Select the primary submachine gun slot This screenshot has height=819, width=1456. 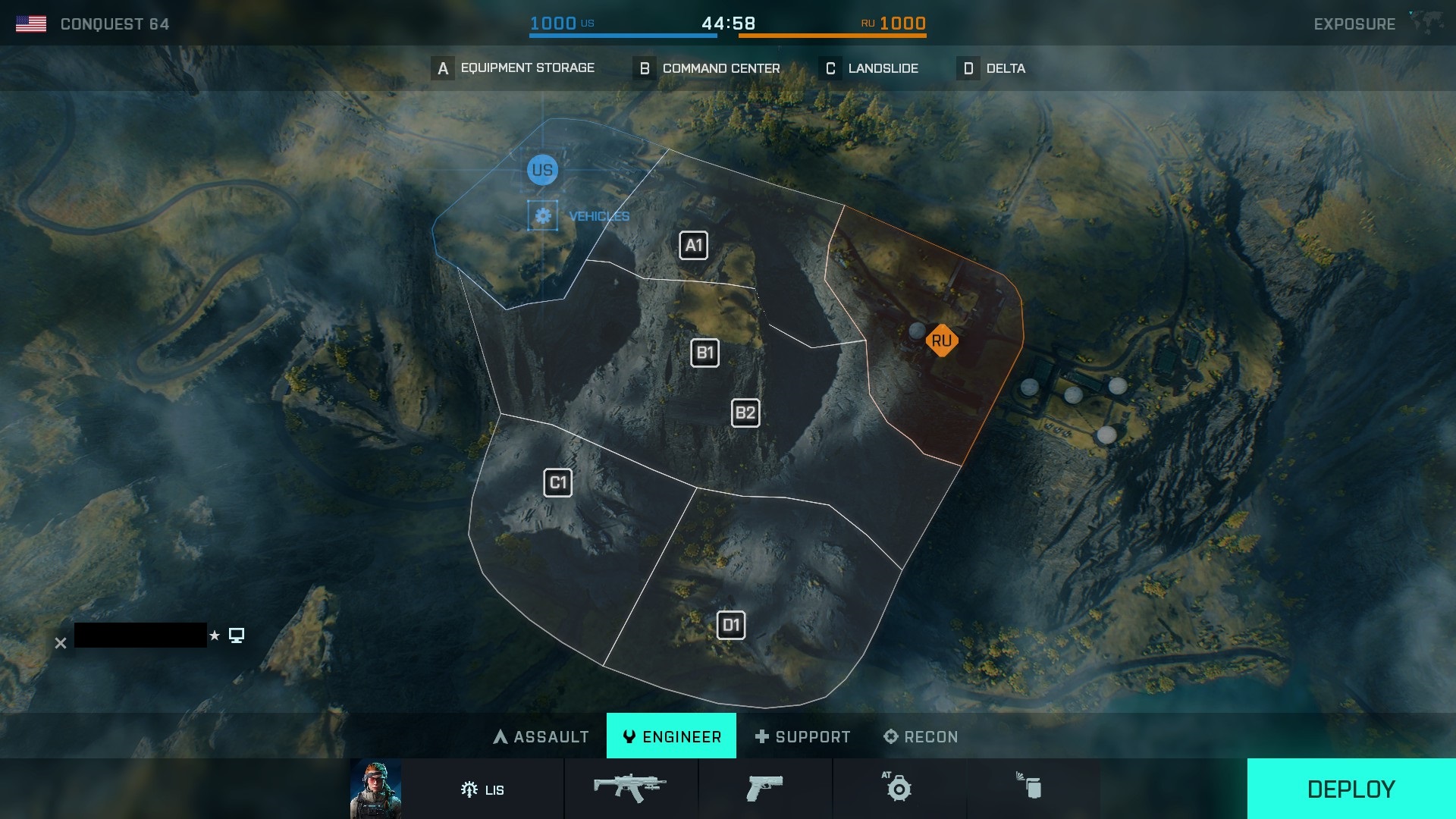click(x=630, y=789)
